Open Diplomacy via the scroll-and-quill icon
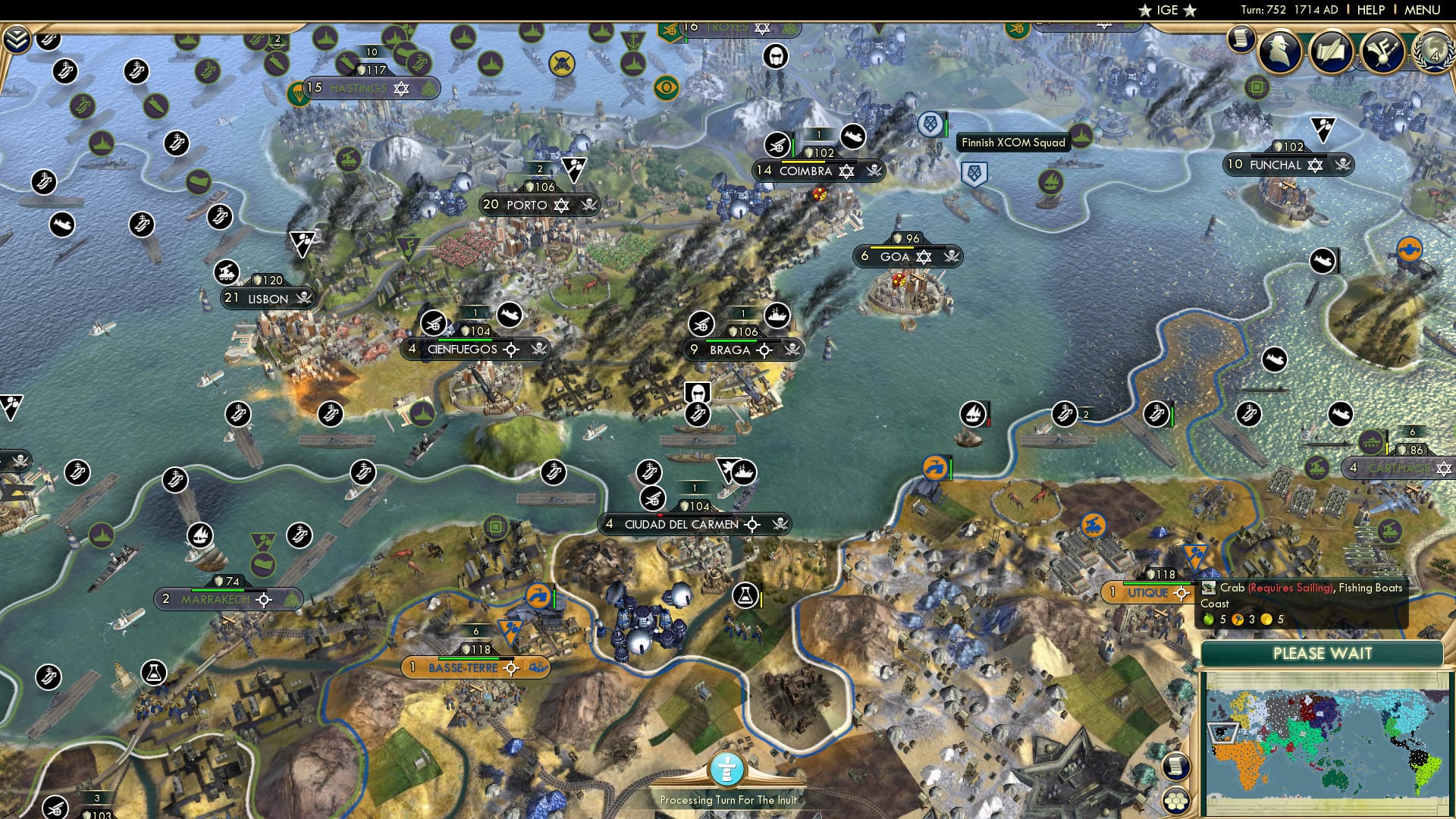 [1331, 52]
